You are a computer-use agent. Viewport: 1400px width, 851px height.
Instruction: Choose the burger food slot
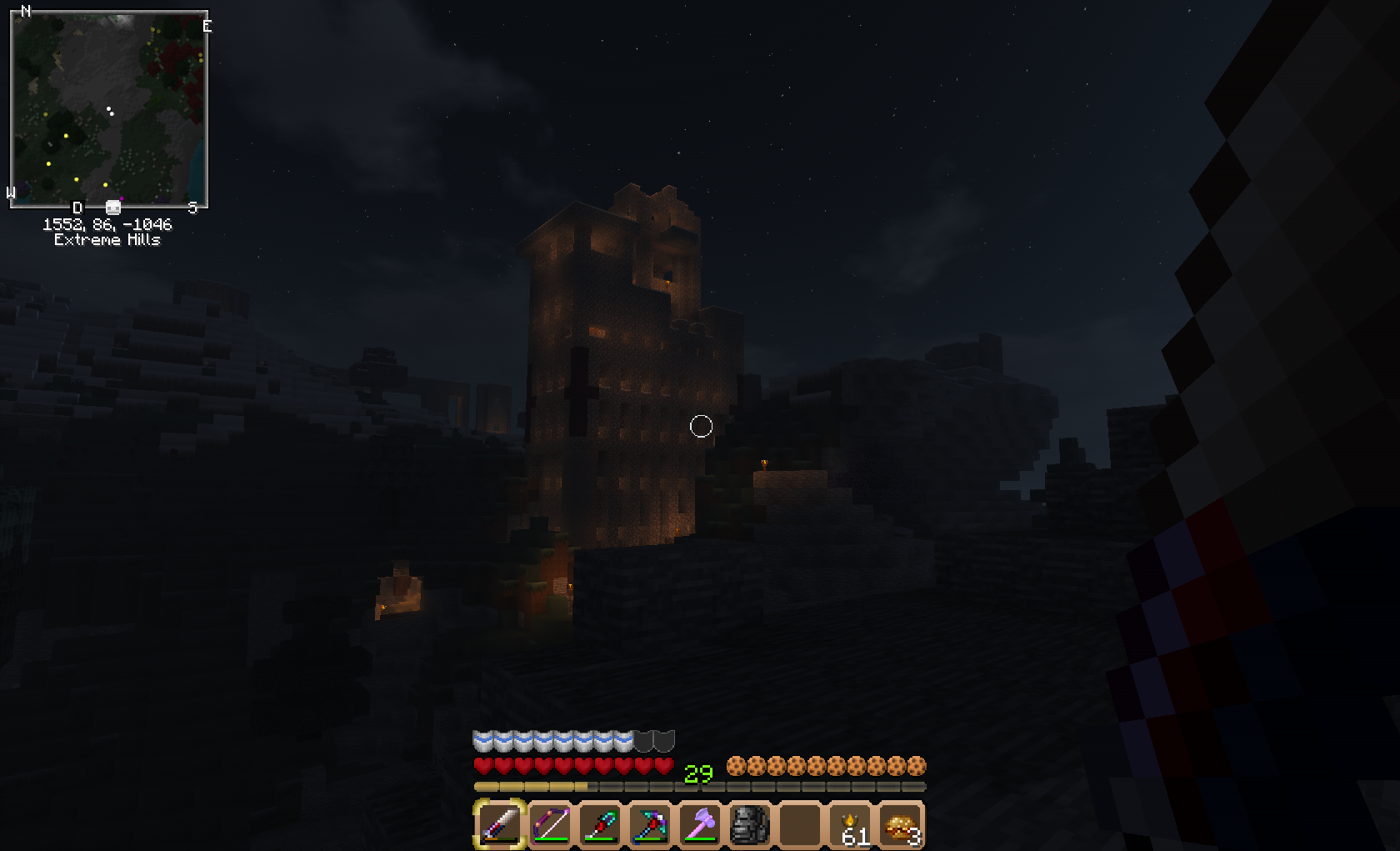(900, 824)
